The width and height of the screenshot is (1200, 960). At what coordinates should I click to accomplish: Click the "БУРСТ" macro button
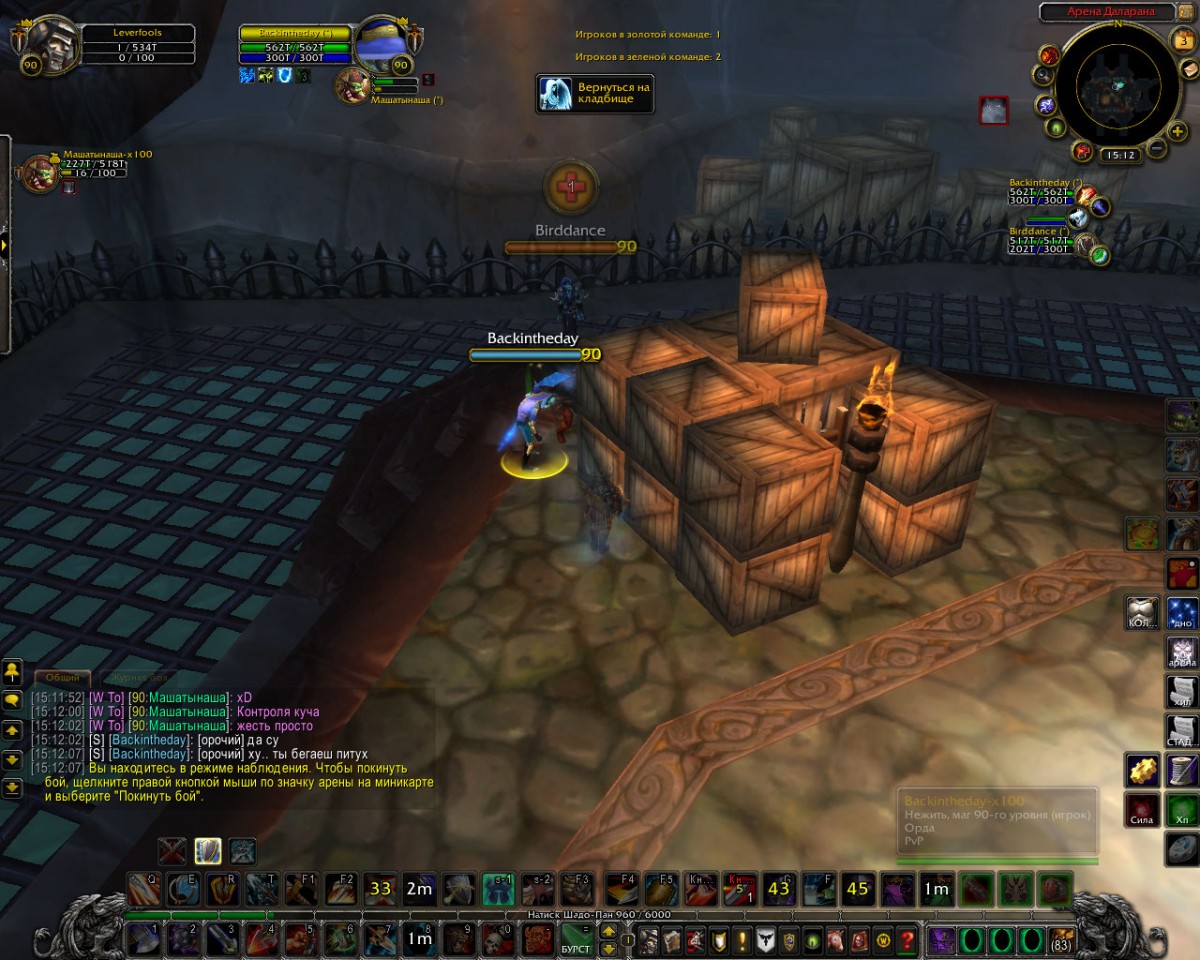pyautogui.click(x=575, y=940)
